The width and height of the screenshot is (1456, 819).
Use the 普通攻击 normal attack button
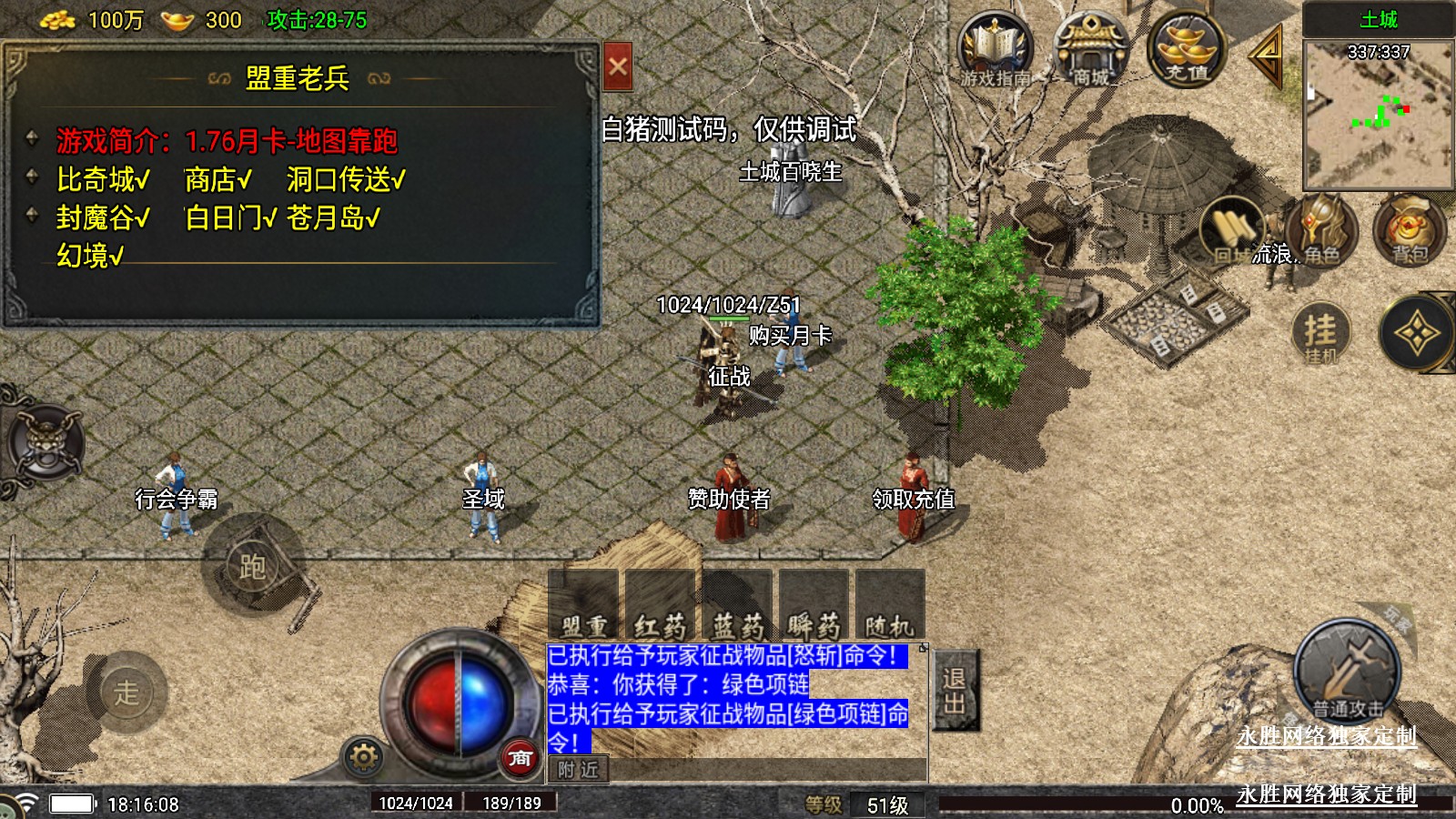1347,672
